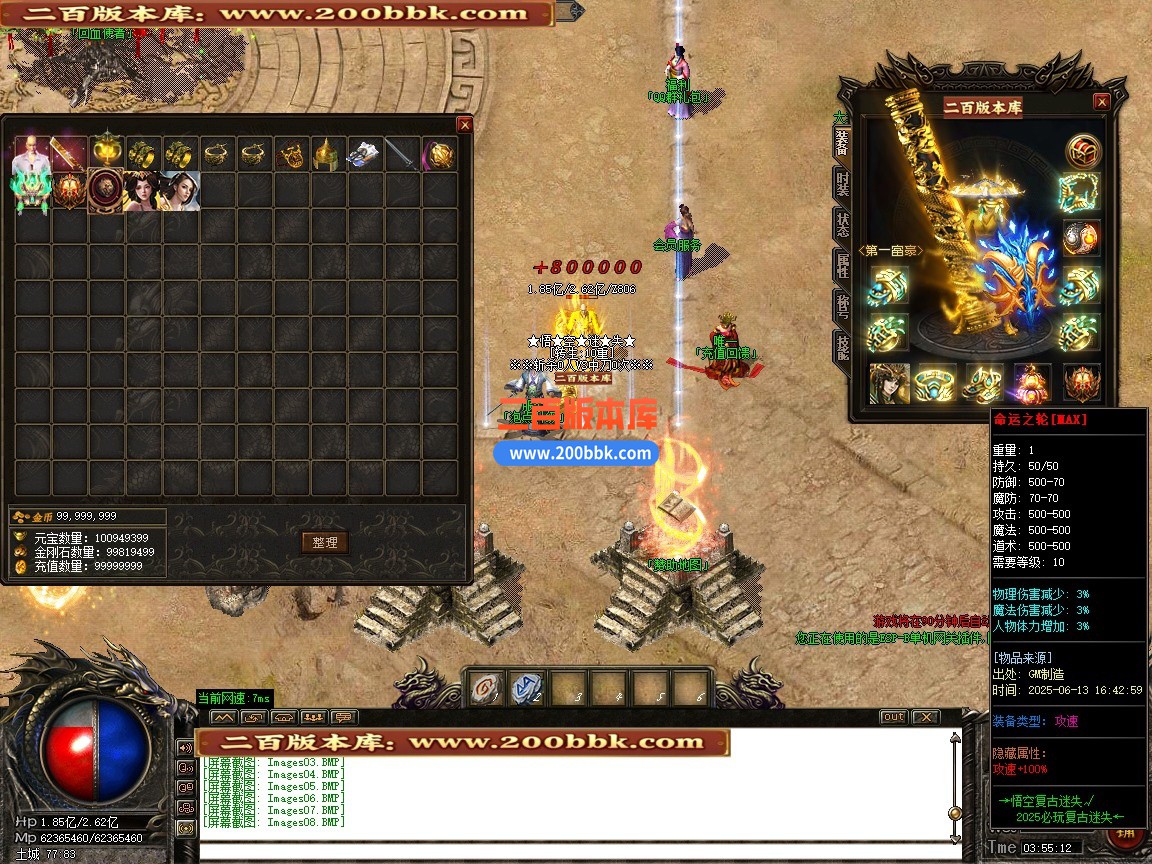
Task: Select the golden helmet in the bag
Action: pos(328,154)
